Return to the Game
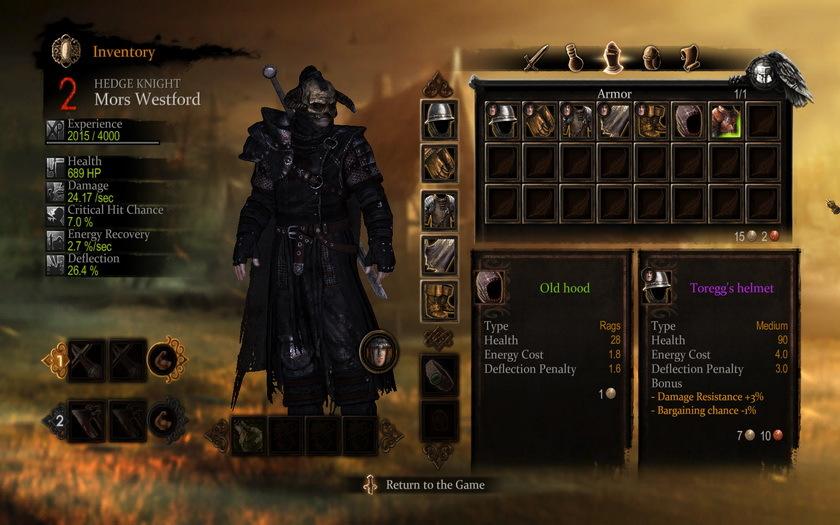The height and width of the screenshot is (525, 840). pos(435,485)
